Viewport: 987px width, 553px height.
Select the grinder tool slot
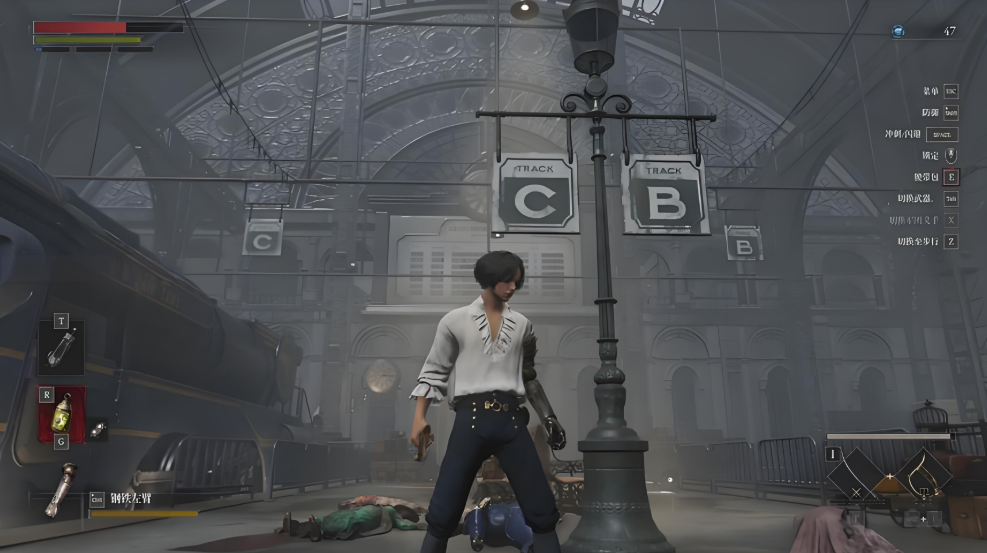click(61, 348)
